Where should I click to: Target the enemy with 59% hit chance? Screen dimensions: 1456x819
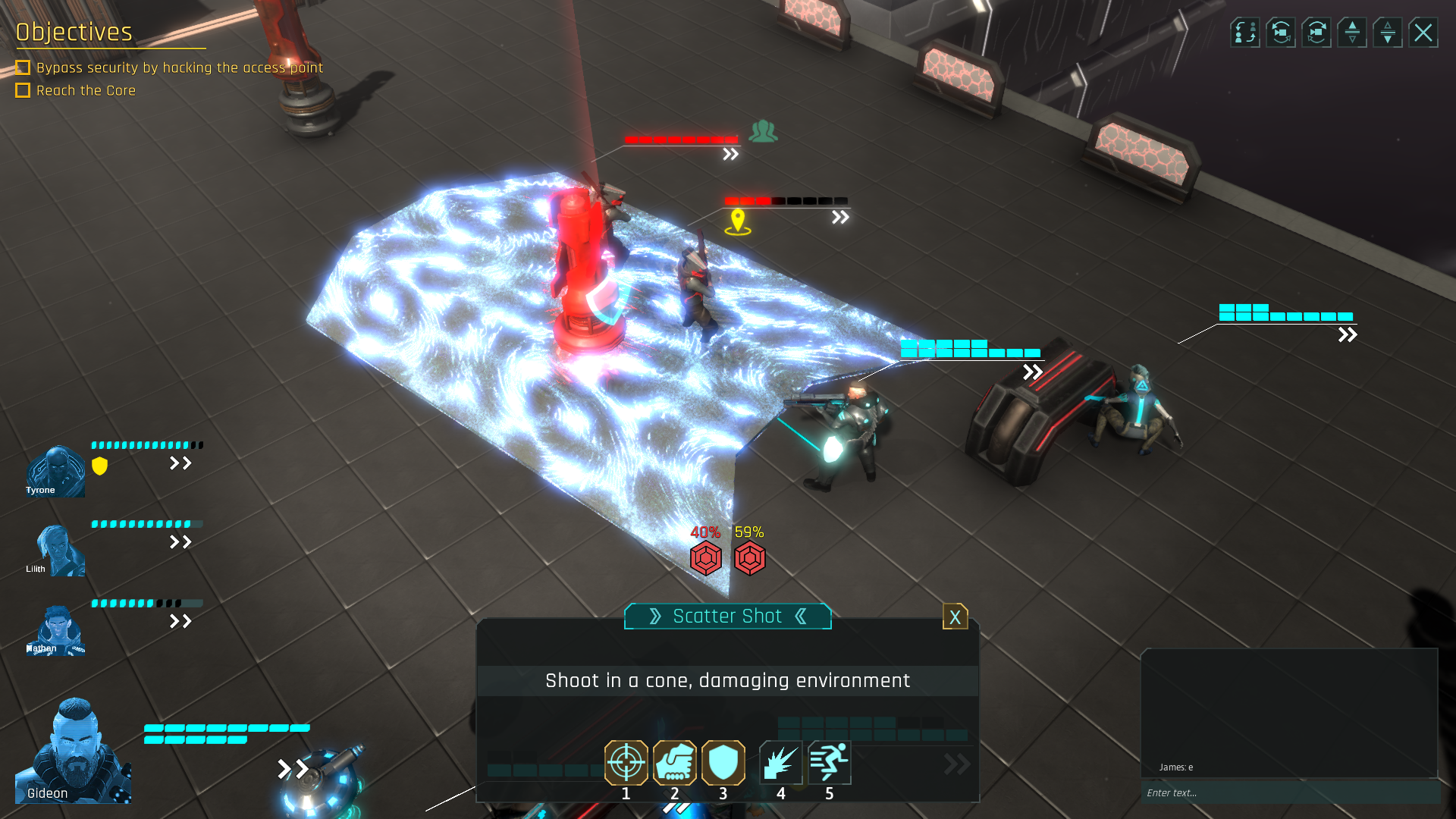click(x=750, y=559)
